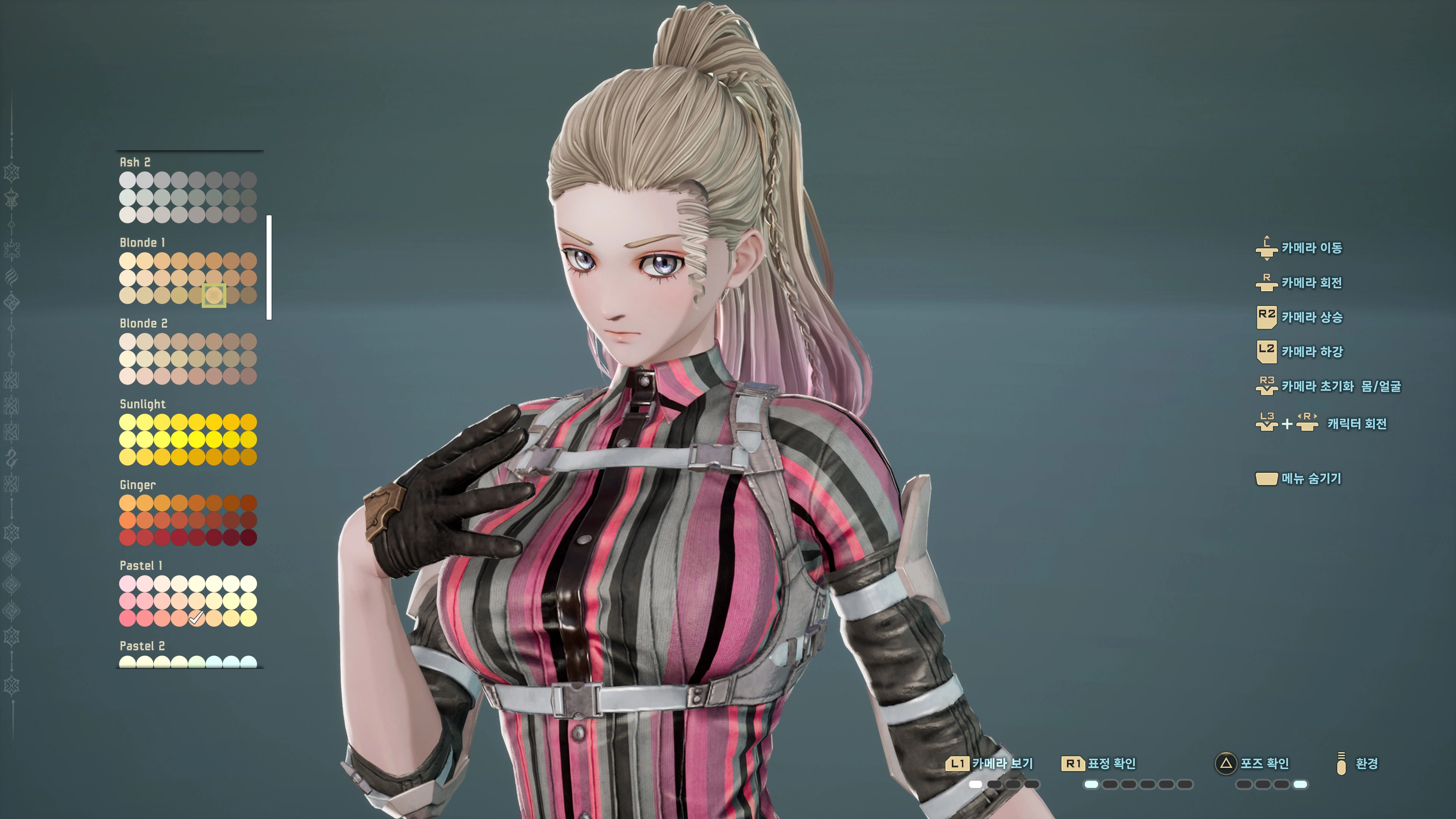Screen dimensions: 1456x819
Task: Click the touchpad icon for hiding the menu
Action: 1267,479
